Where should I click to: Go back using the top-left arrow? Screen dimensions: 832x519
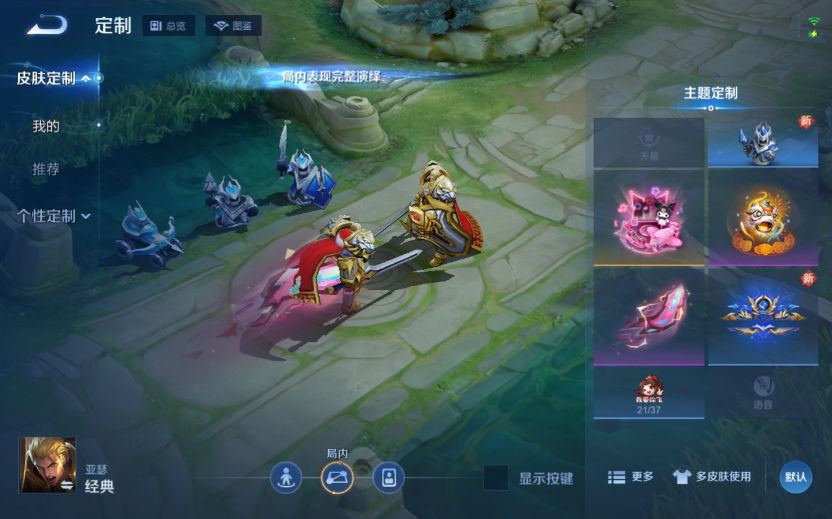click(46, 25)
